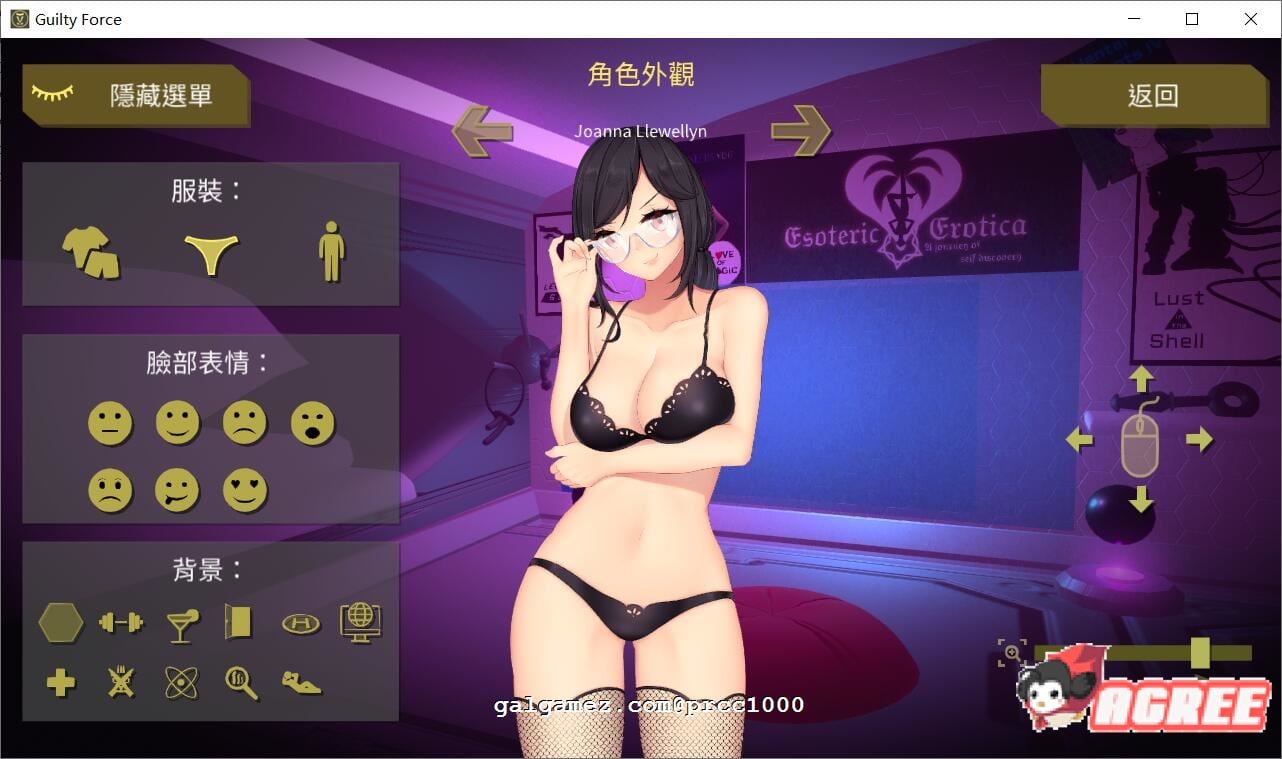The height and width of the screenshot is (759, 1282).
Task: Open the dumbbell gym background
Action: coord(121,621)
